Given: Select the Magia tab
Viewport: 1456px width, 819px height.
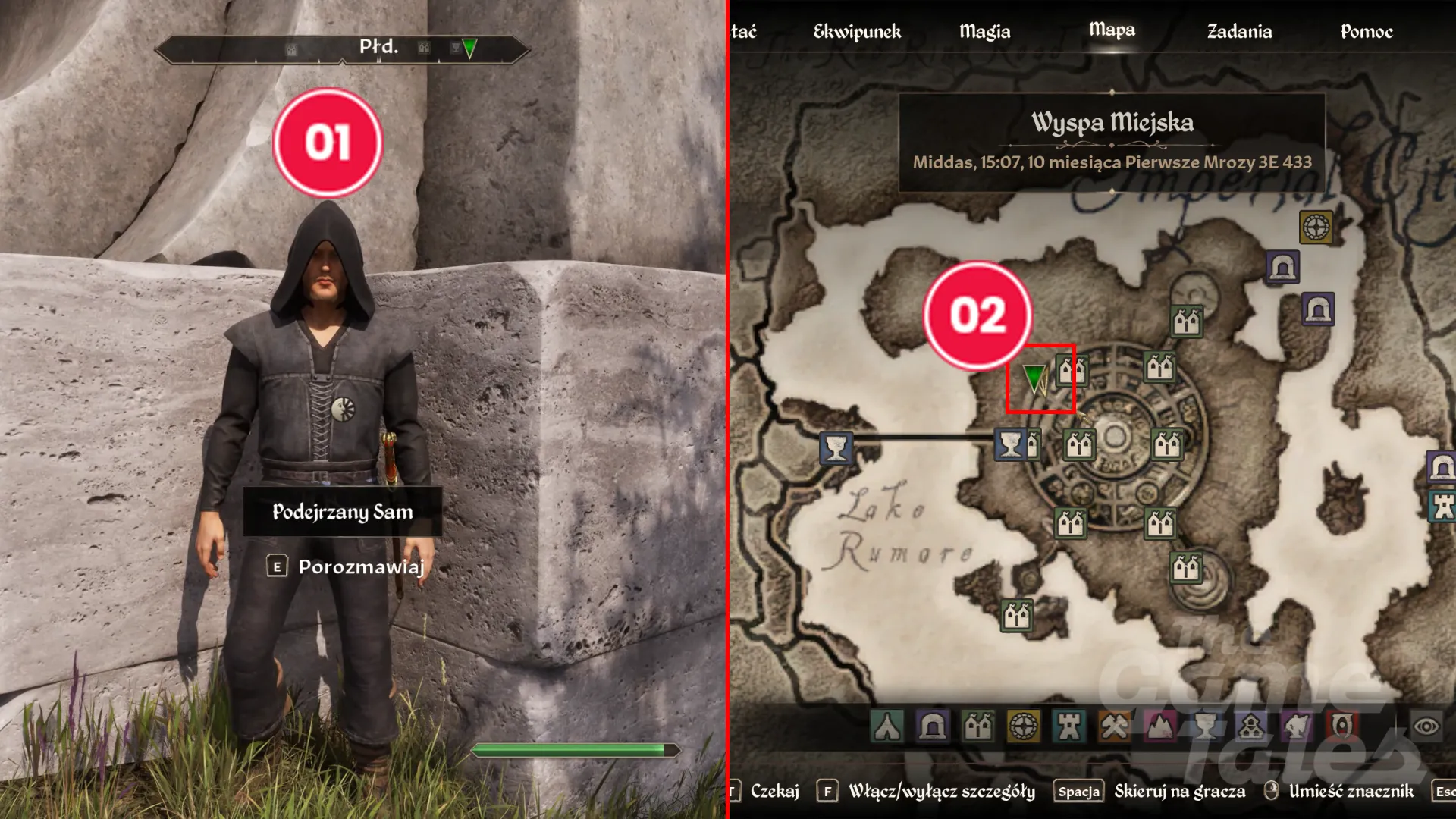Looking at the screenshot, I should point(984,32).
